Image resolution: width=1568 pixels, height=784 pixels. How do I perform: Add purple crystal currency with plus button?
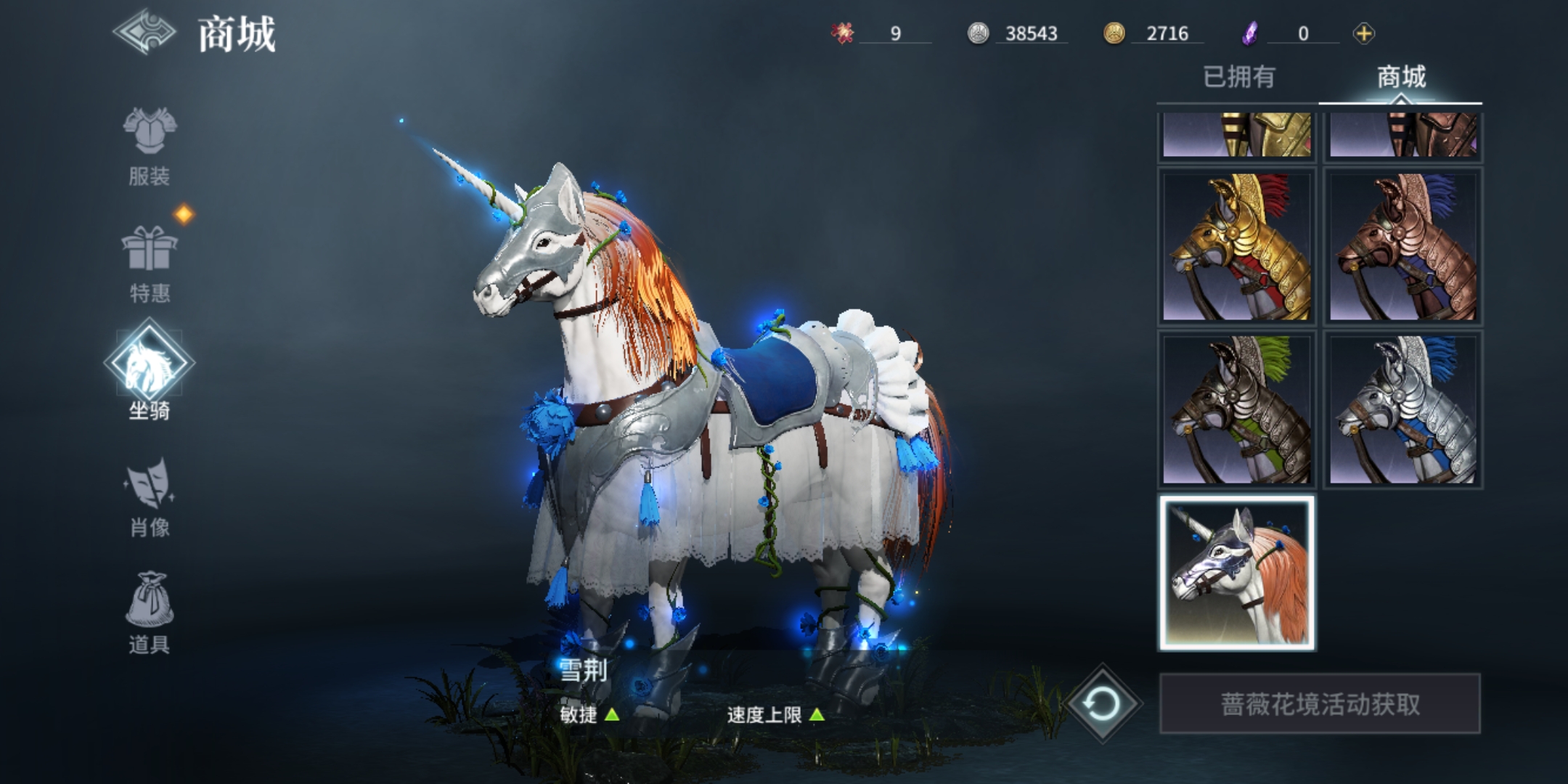coord(1363,33)
